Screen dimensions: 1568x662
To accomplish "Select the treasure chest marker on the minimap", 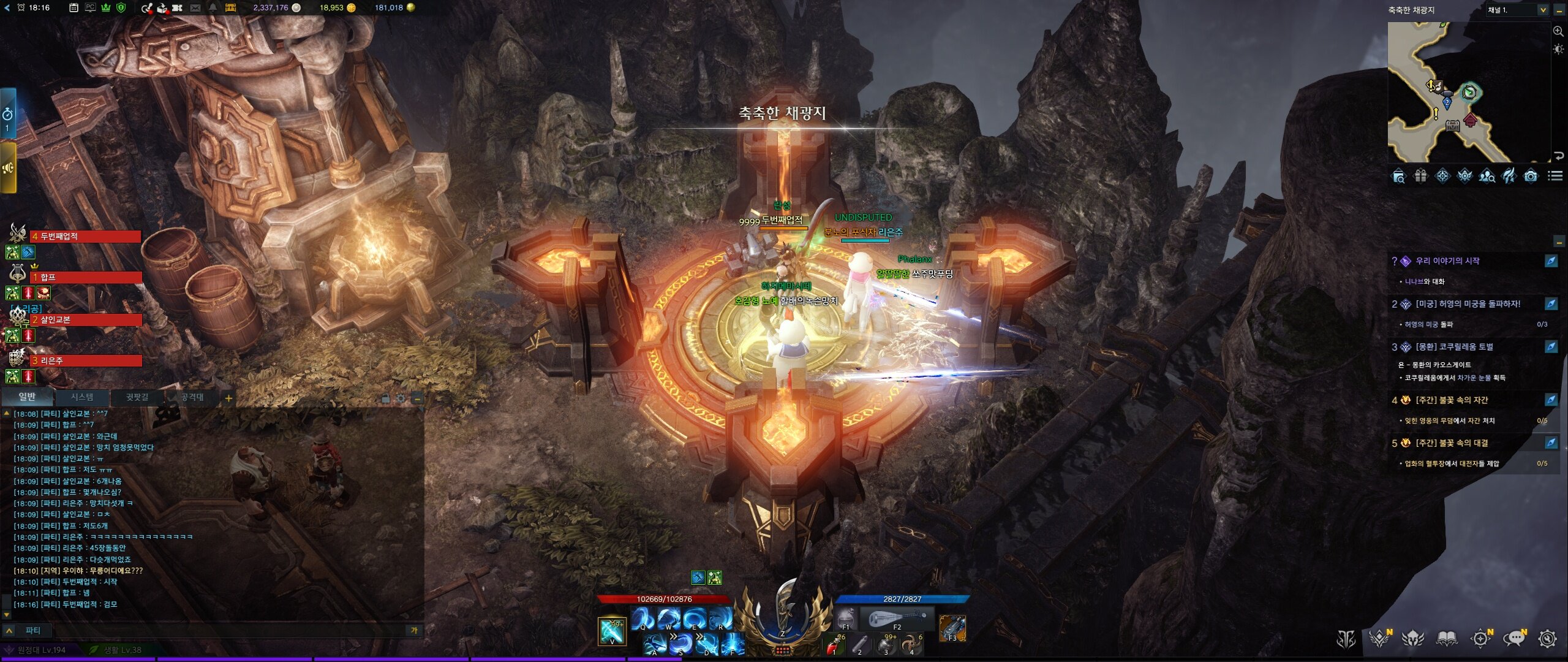I will coord(1452,126).
